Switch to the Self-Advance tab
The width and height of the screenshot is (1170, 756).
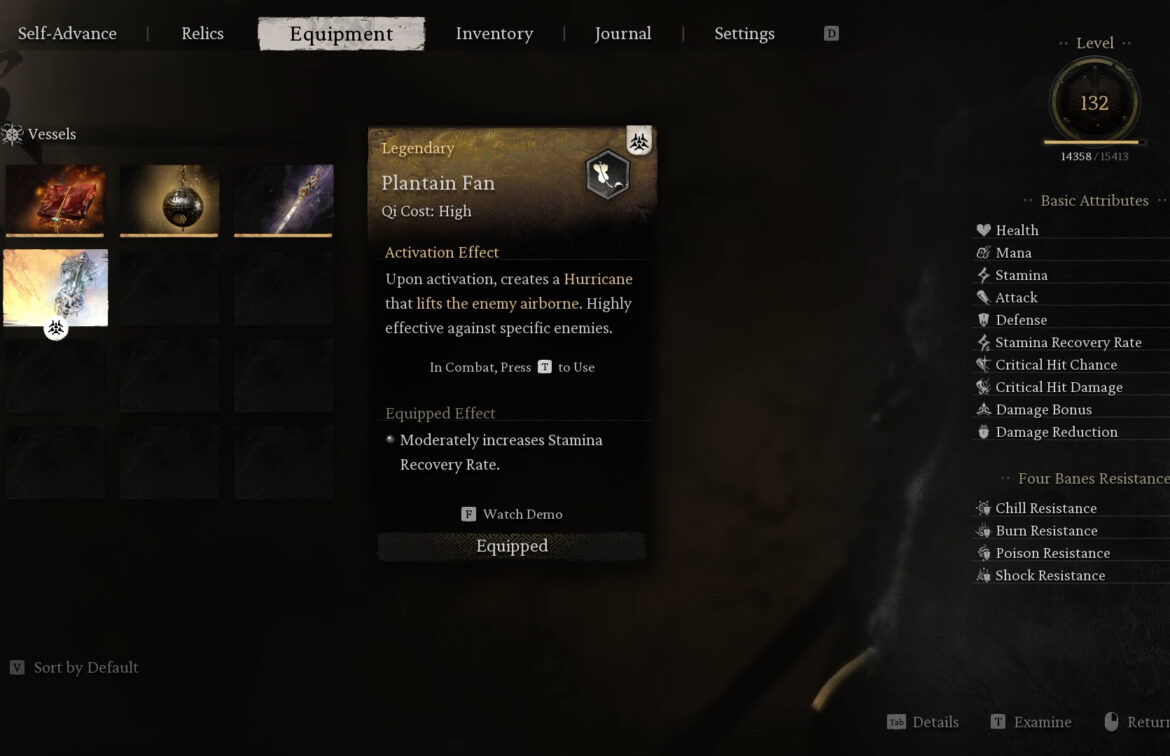[x=67, y=34]
